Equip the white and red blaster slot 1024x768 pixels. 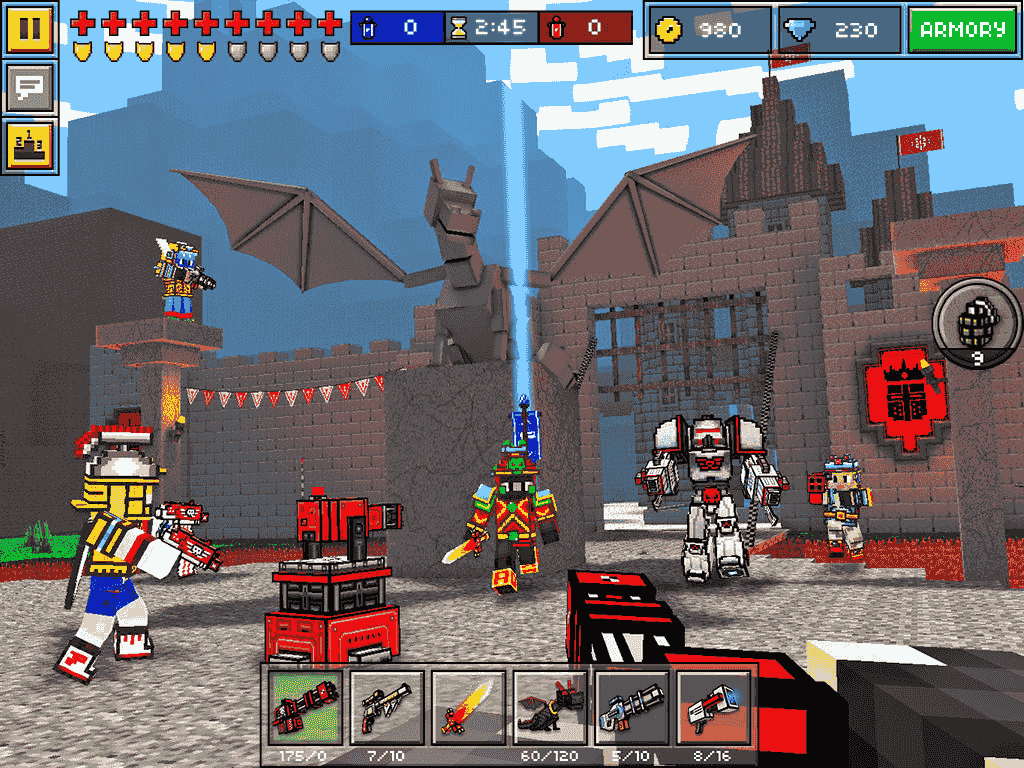click(714, 707)
